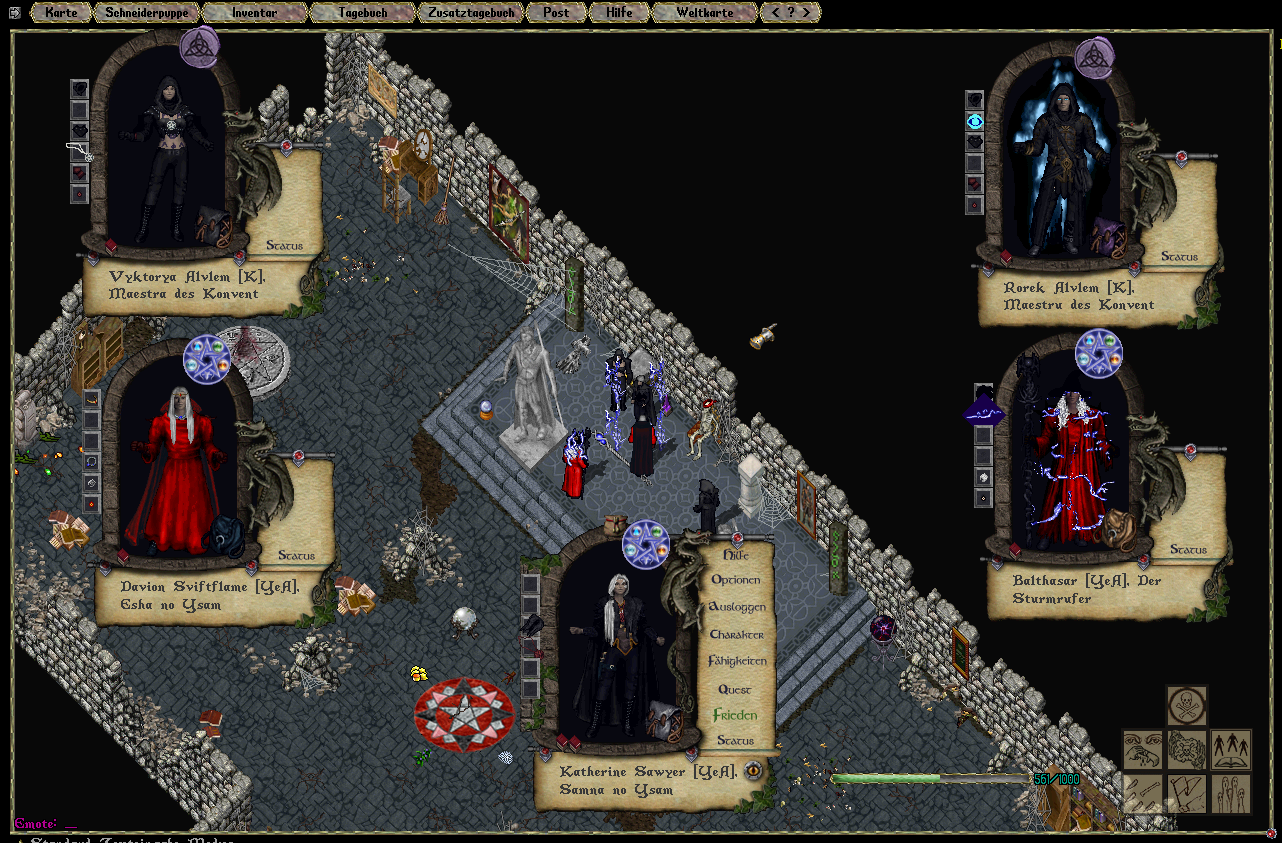
Task: Open the Post mailbox
Action: (556, 13)
